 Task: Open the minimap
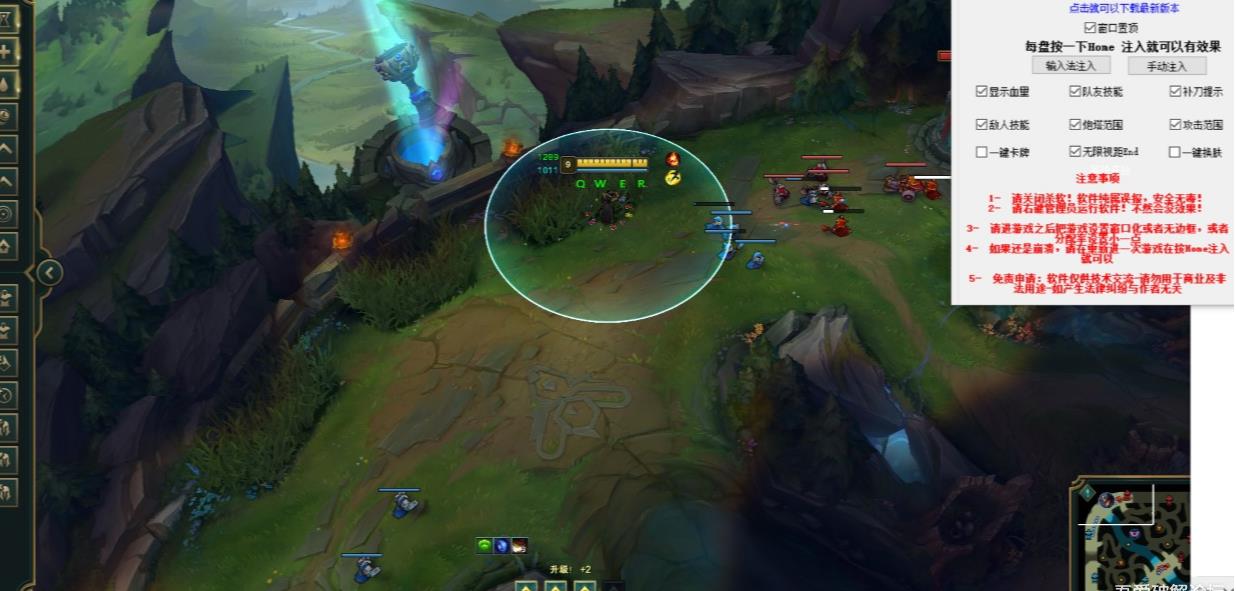coord(1134,535)
